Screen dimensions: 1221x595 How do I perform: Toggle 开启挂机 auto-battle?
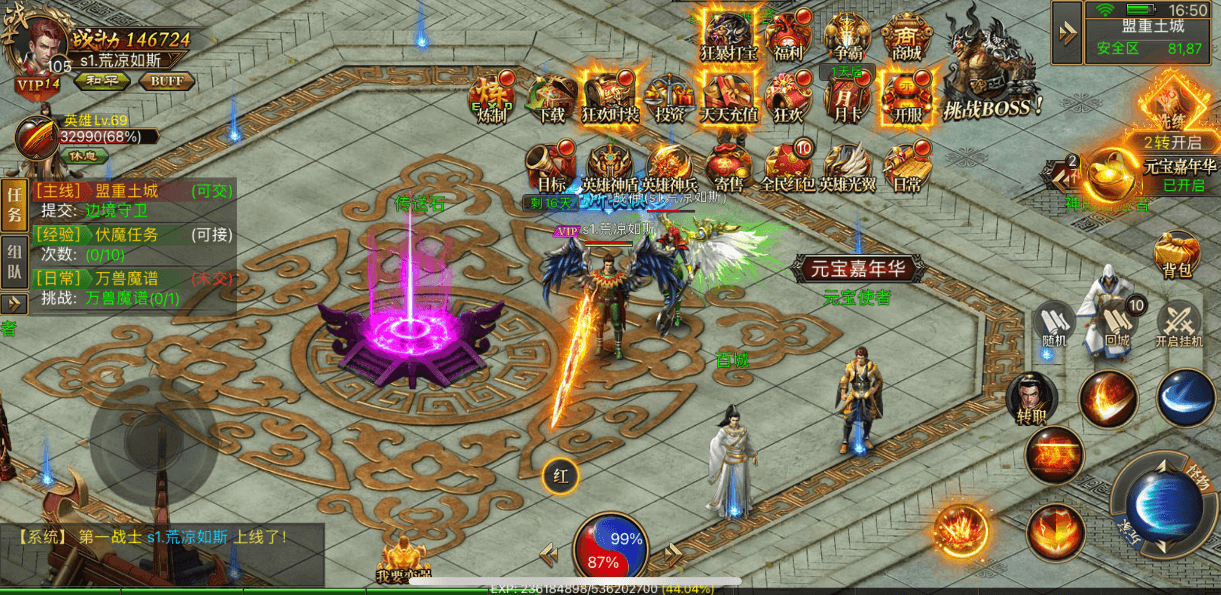point(1179,325)
